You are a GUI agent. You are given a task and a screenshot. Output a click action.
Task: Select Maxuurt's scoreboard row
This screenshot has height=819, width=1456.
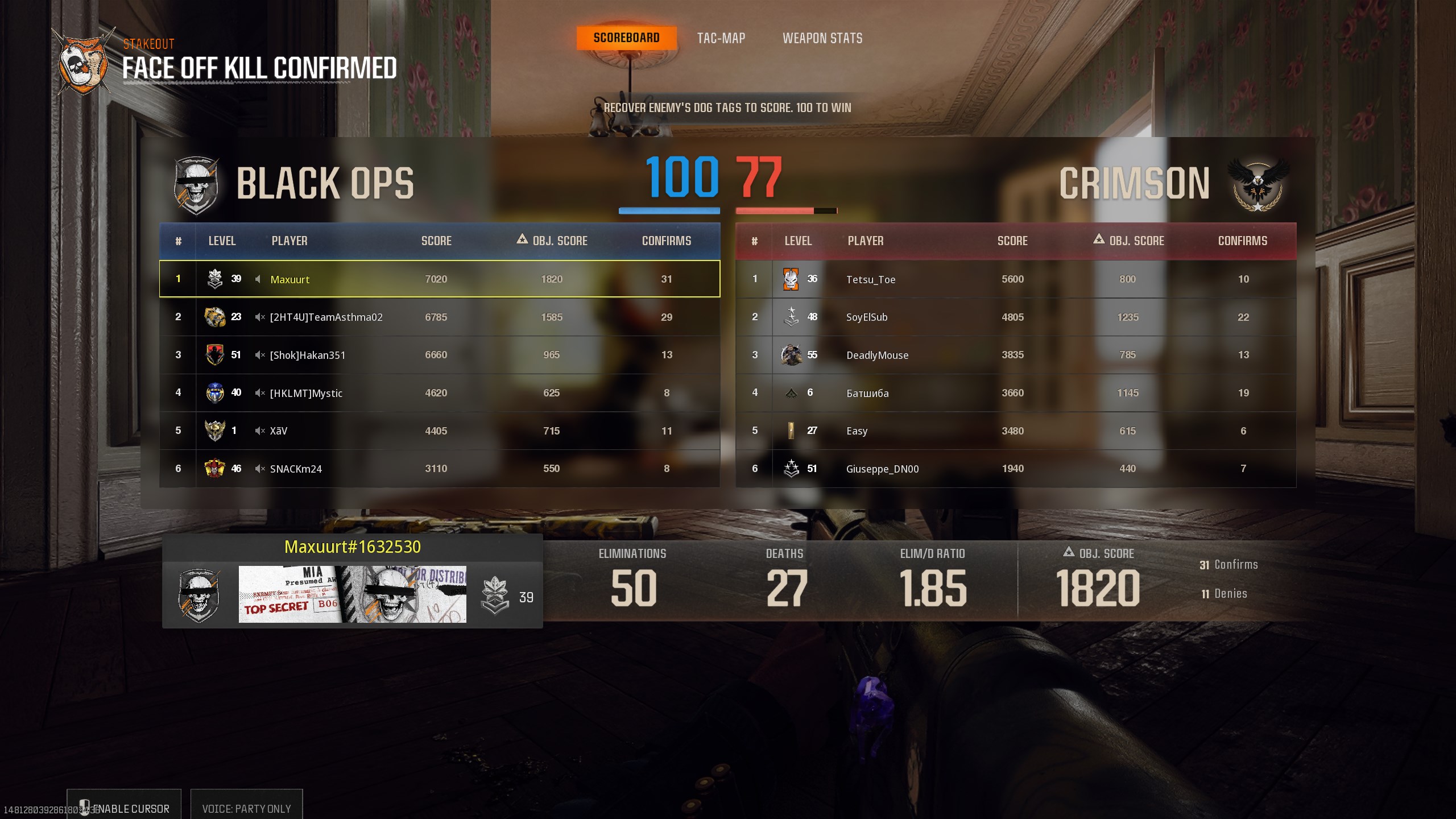pos(439,279)
